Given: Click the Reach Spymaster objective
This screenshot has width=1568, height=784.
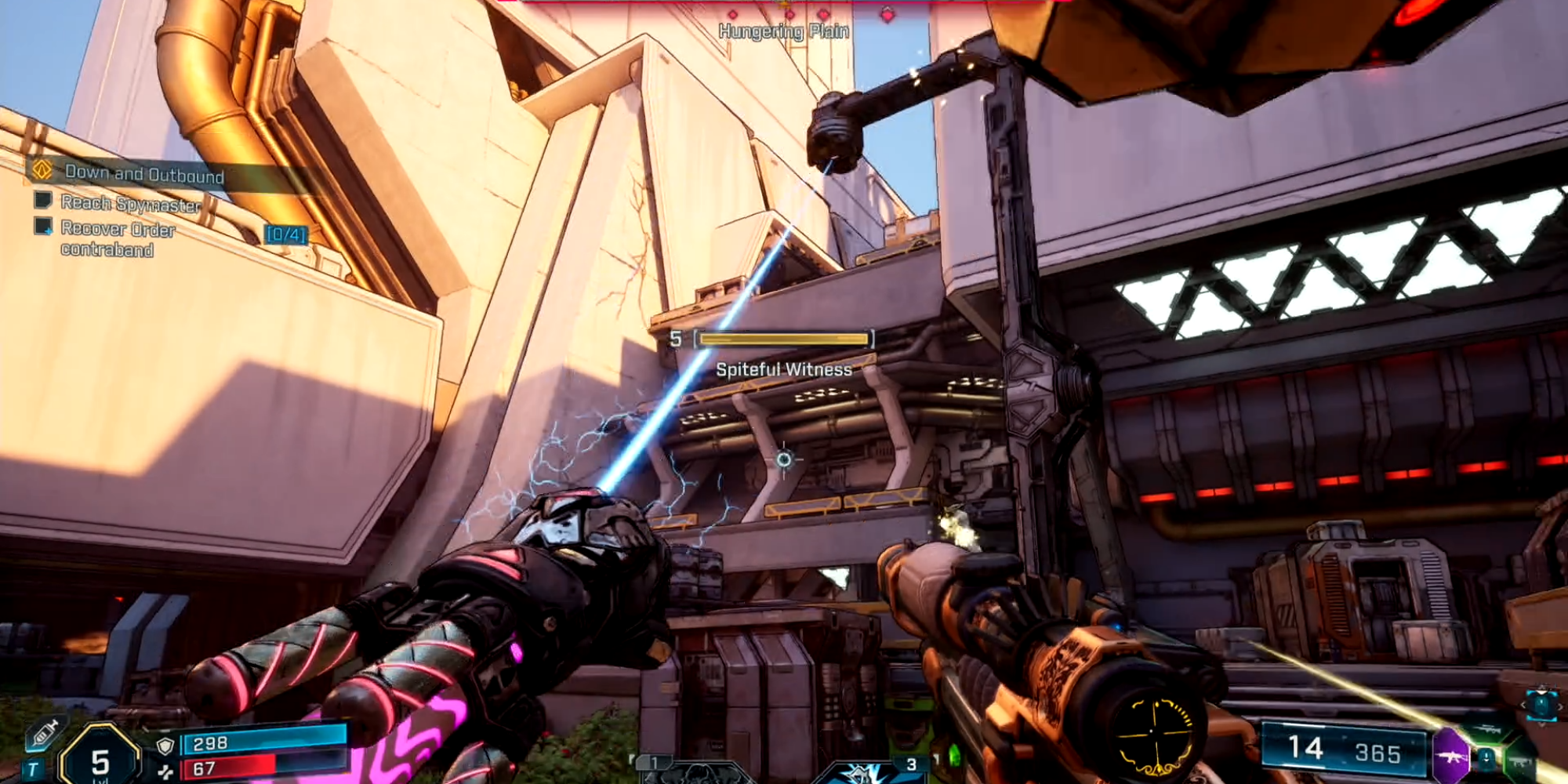Looking at the screenshot, I should point(130,204).
